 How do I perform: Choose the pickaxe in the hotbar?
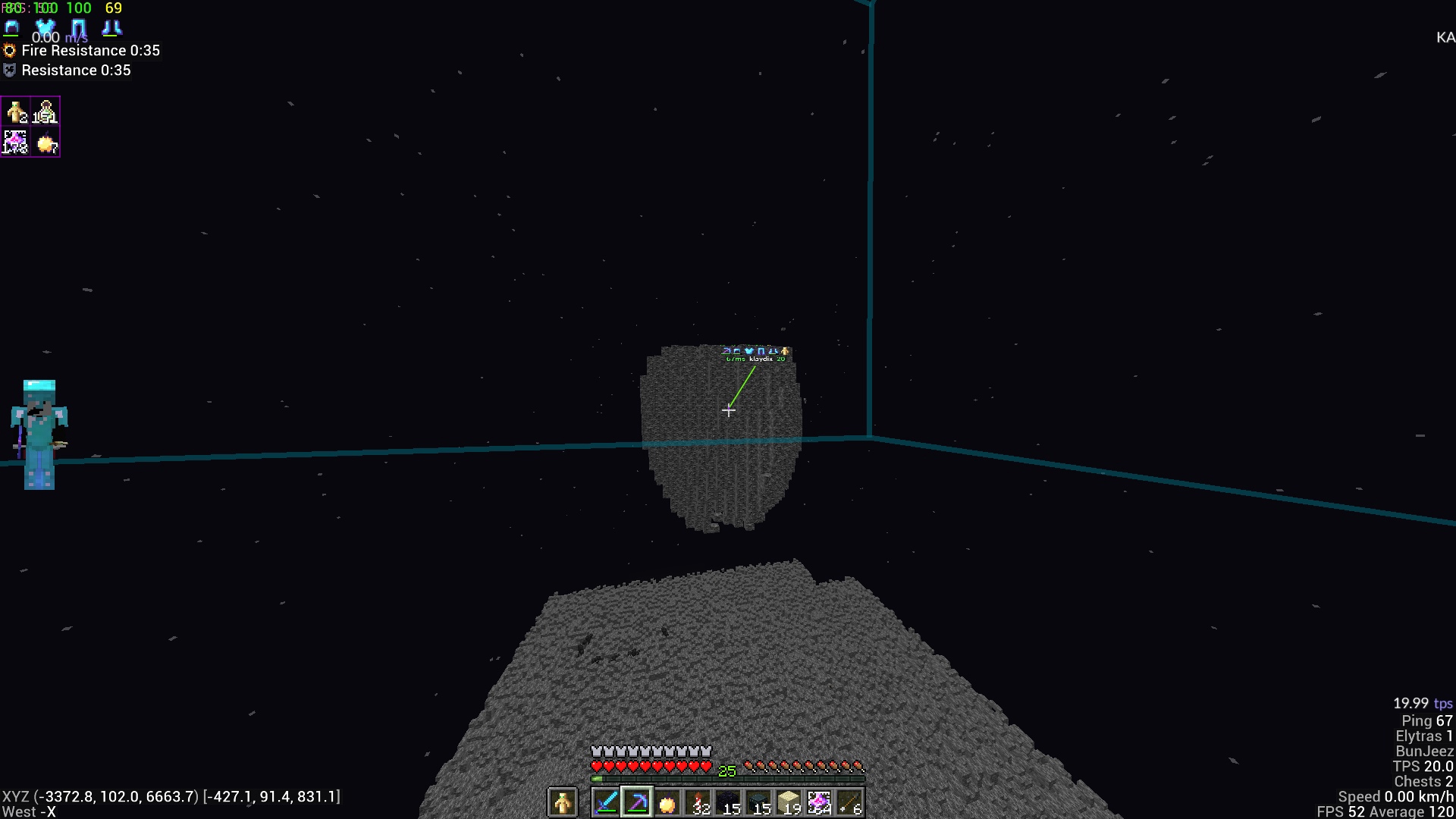click(637, 802)
